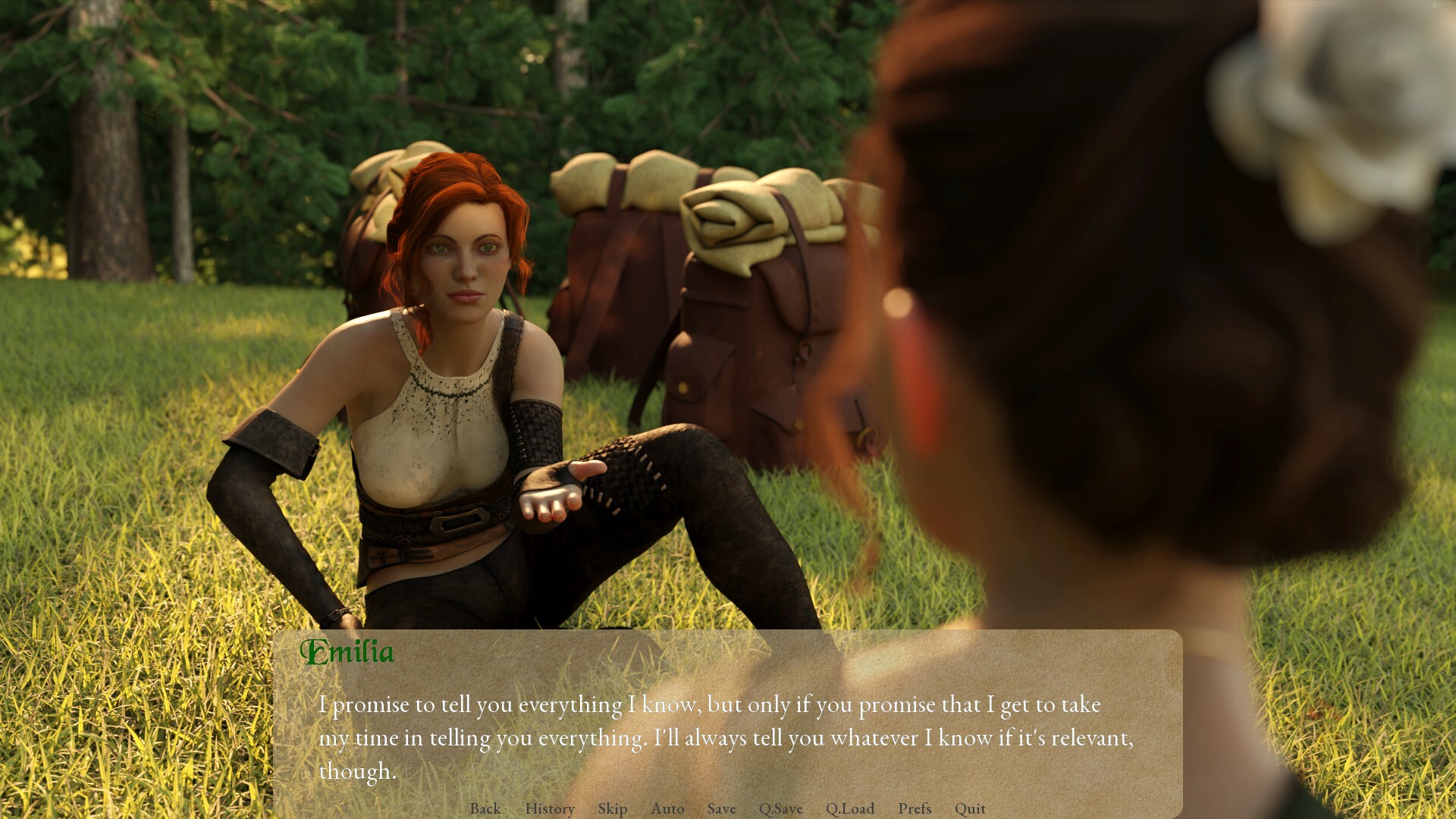Image resolution: width=1456 pixels, height=819 pixels.
Task: Quit the game from the quick menu
Action: point(970,808)
